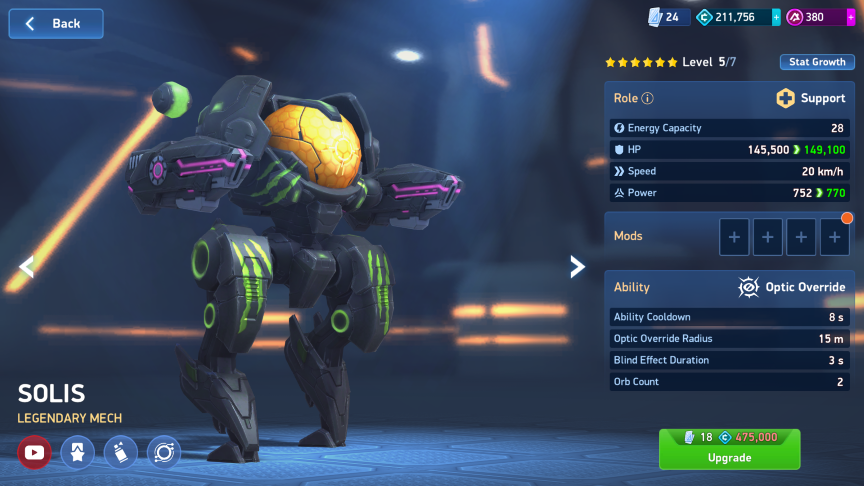
Task: Upgrade Solis for 475,000 credits
Action: tap(729, 449)
